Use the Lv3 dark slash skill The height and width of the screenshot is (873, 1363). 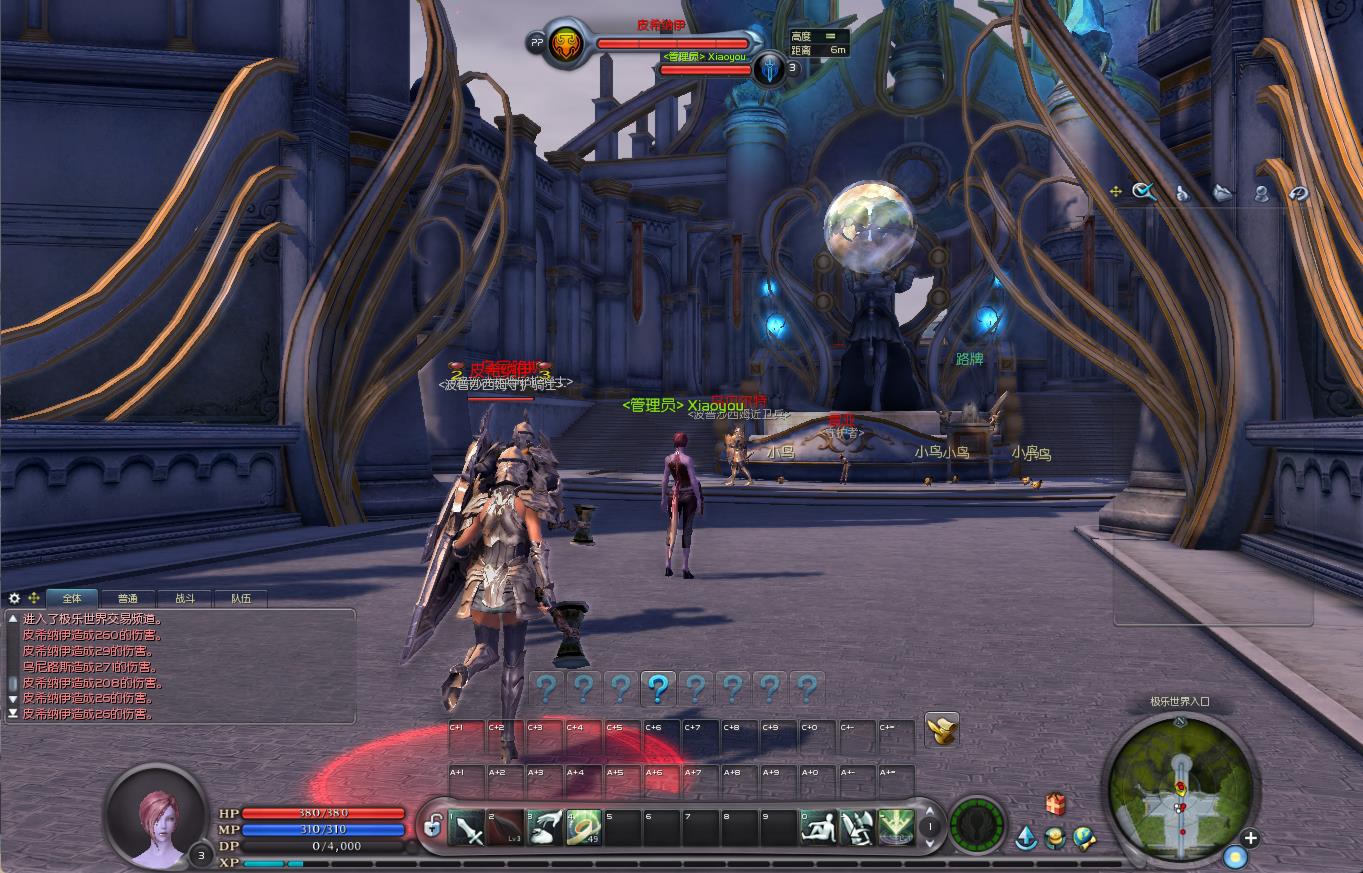coord(506,828)
